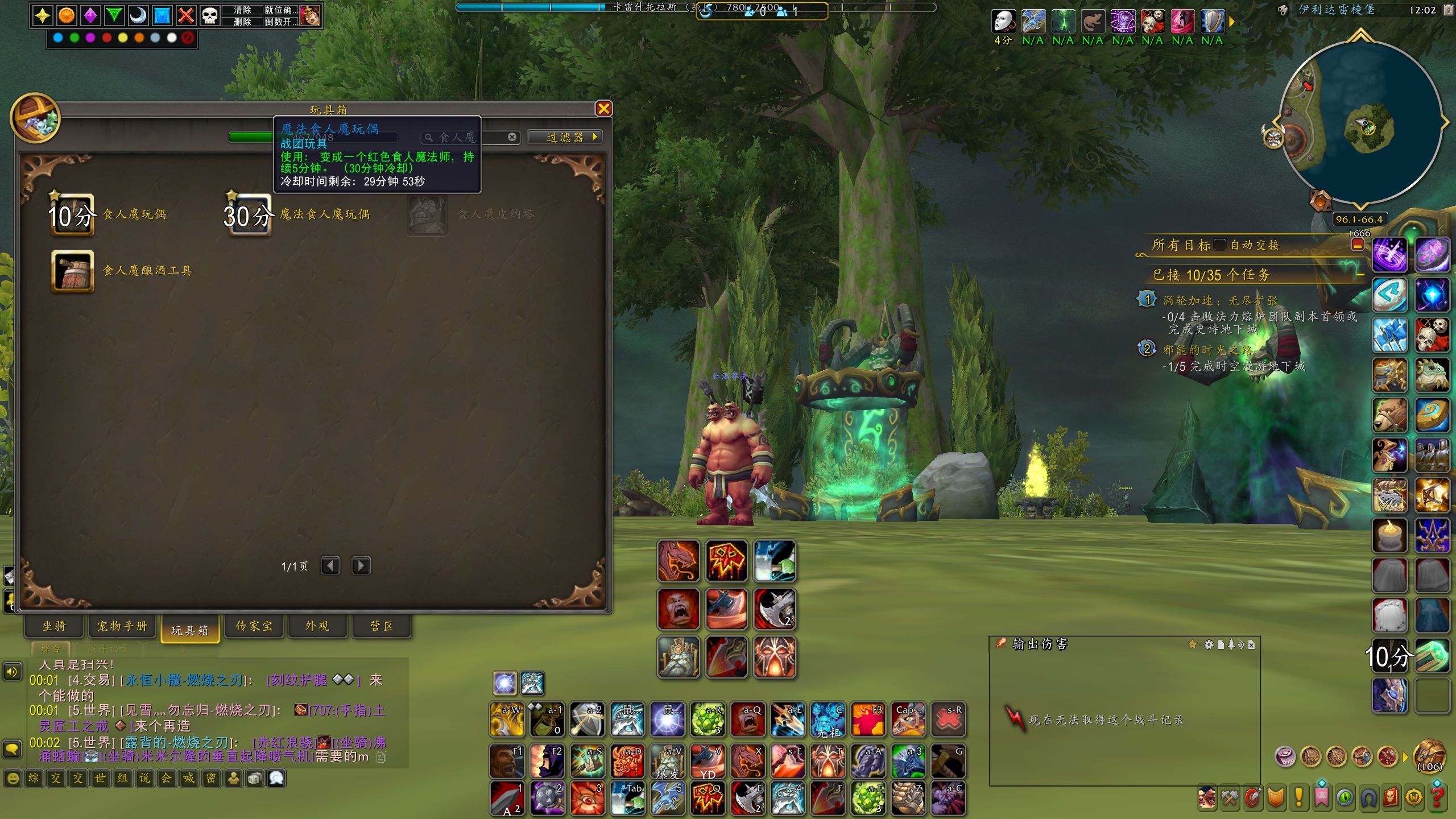Go to the previous toy page

click(330, 566)
